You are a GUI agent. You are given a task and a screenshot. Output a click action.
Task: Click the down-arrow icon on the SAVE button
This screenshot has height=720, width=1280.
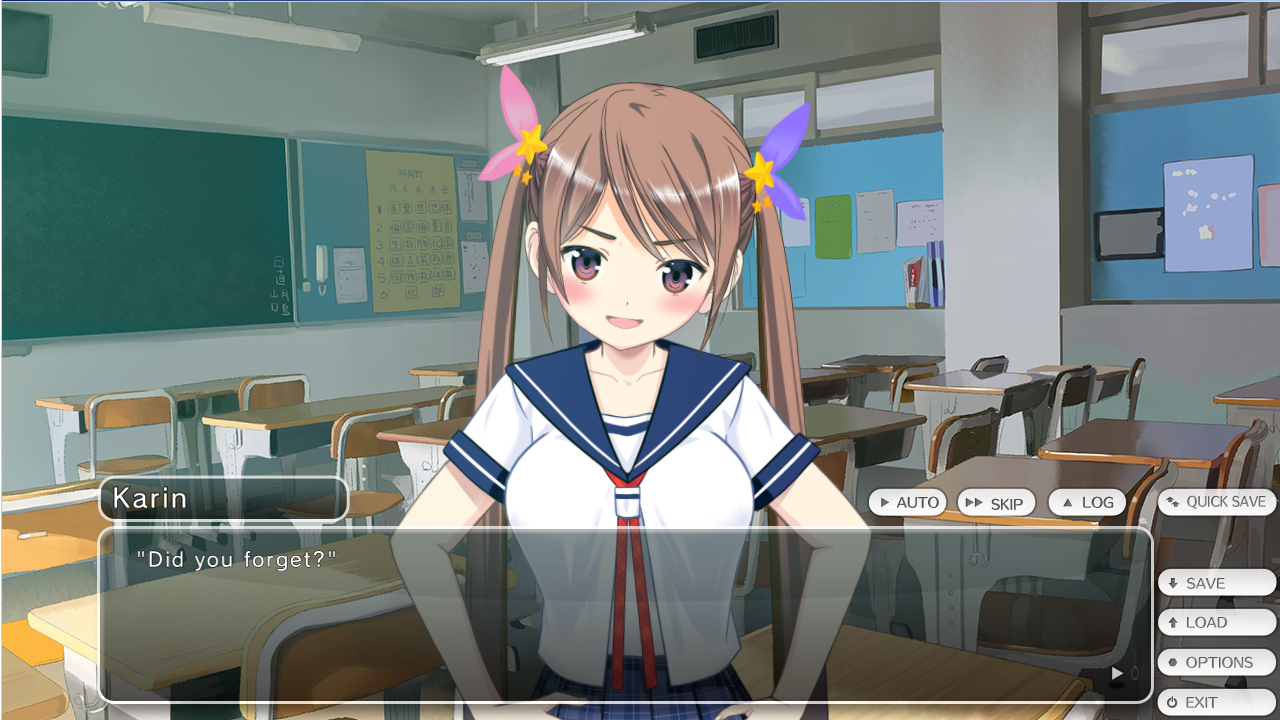(1172, 582)
